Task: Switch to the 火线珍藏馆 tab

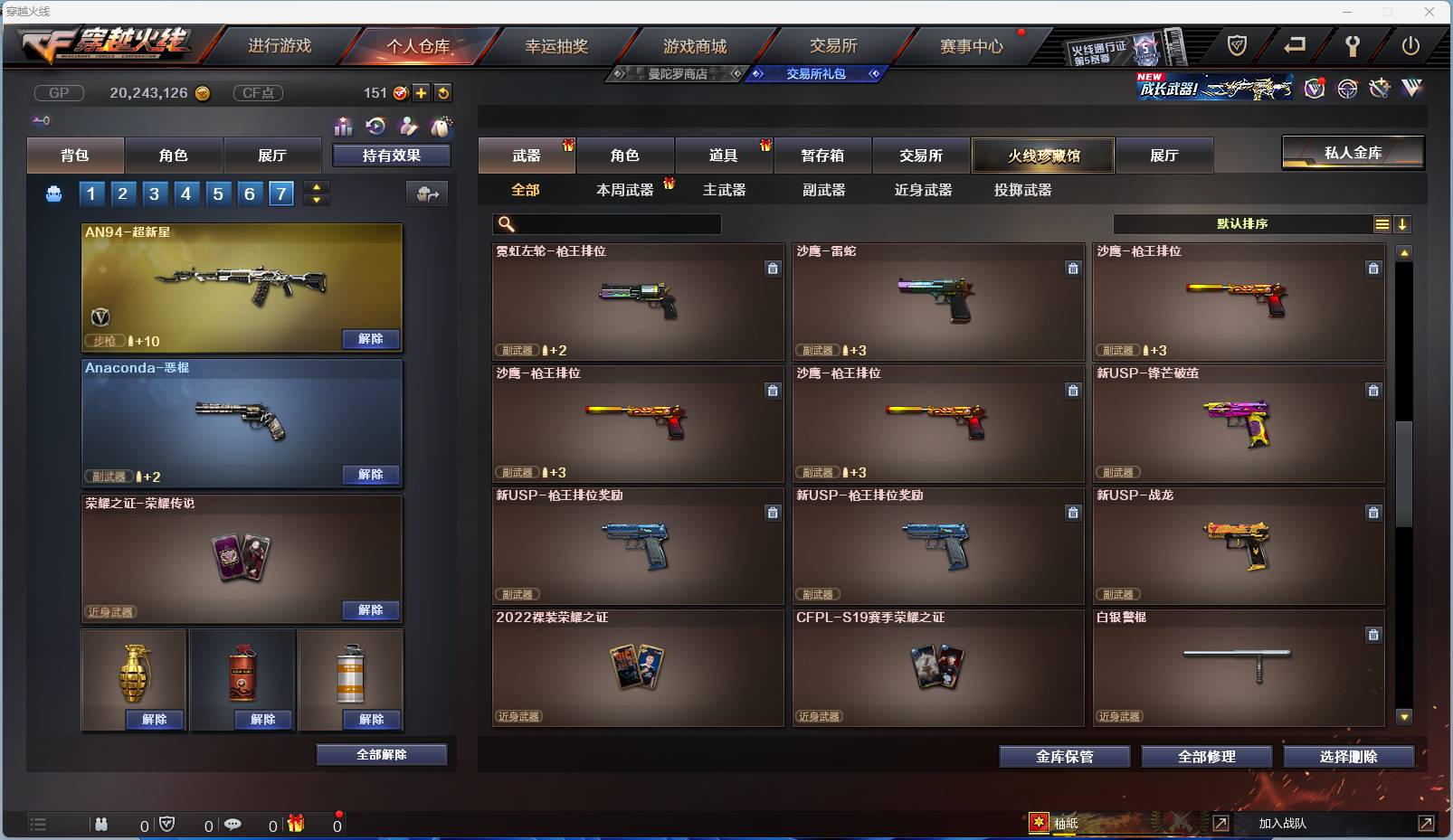Action: point(1043,155)
